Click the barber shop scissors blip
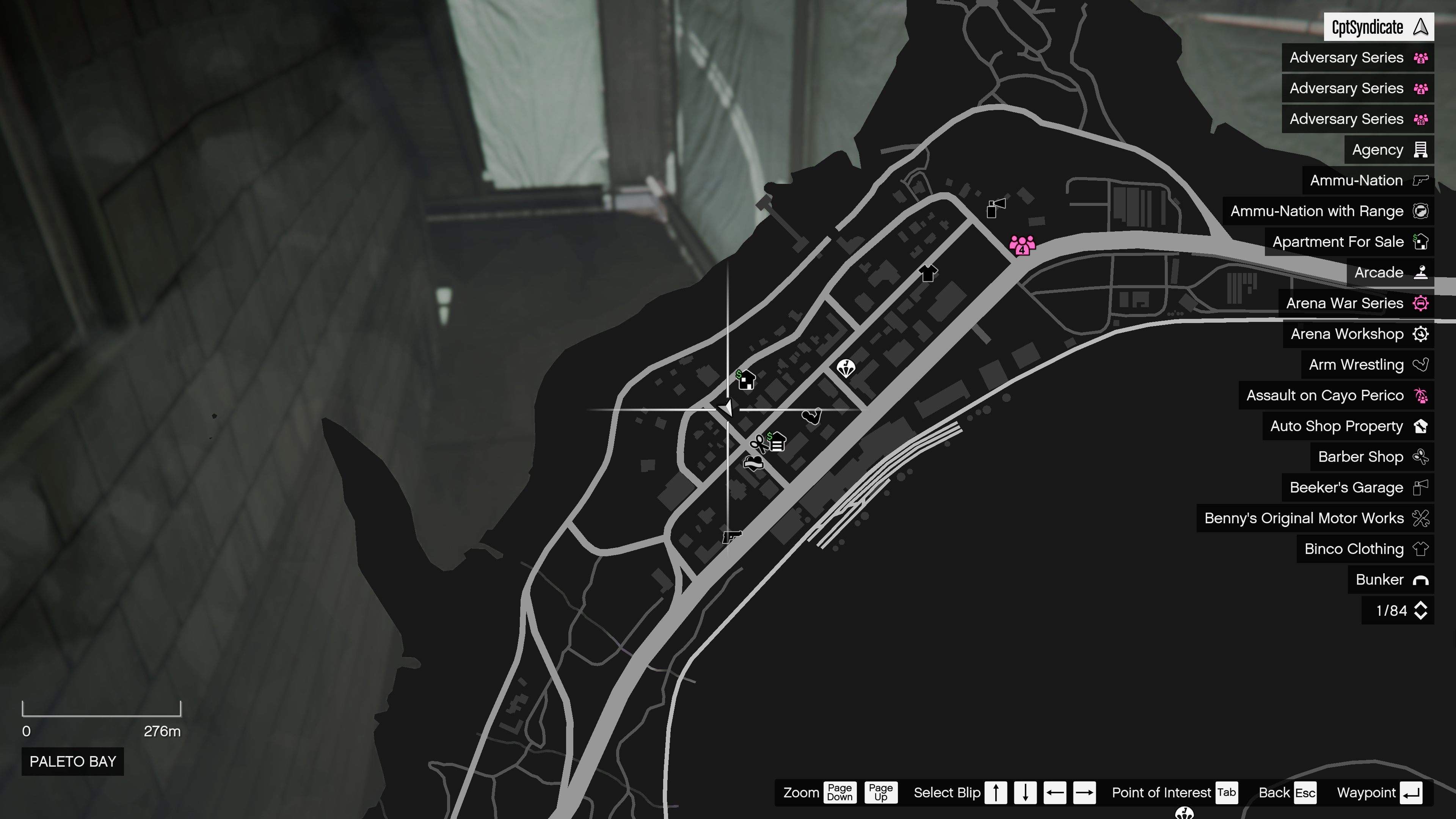This screenshot has height=819, width=1456. 758,444
